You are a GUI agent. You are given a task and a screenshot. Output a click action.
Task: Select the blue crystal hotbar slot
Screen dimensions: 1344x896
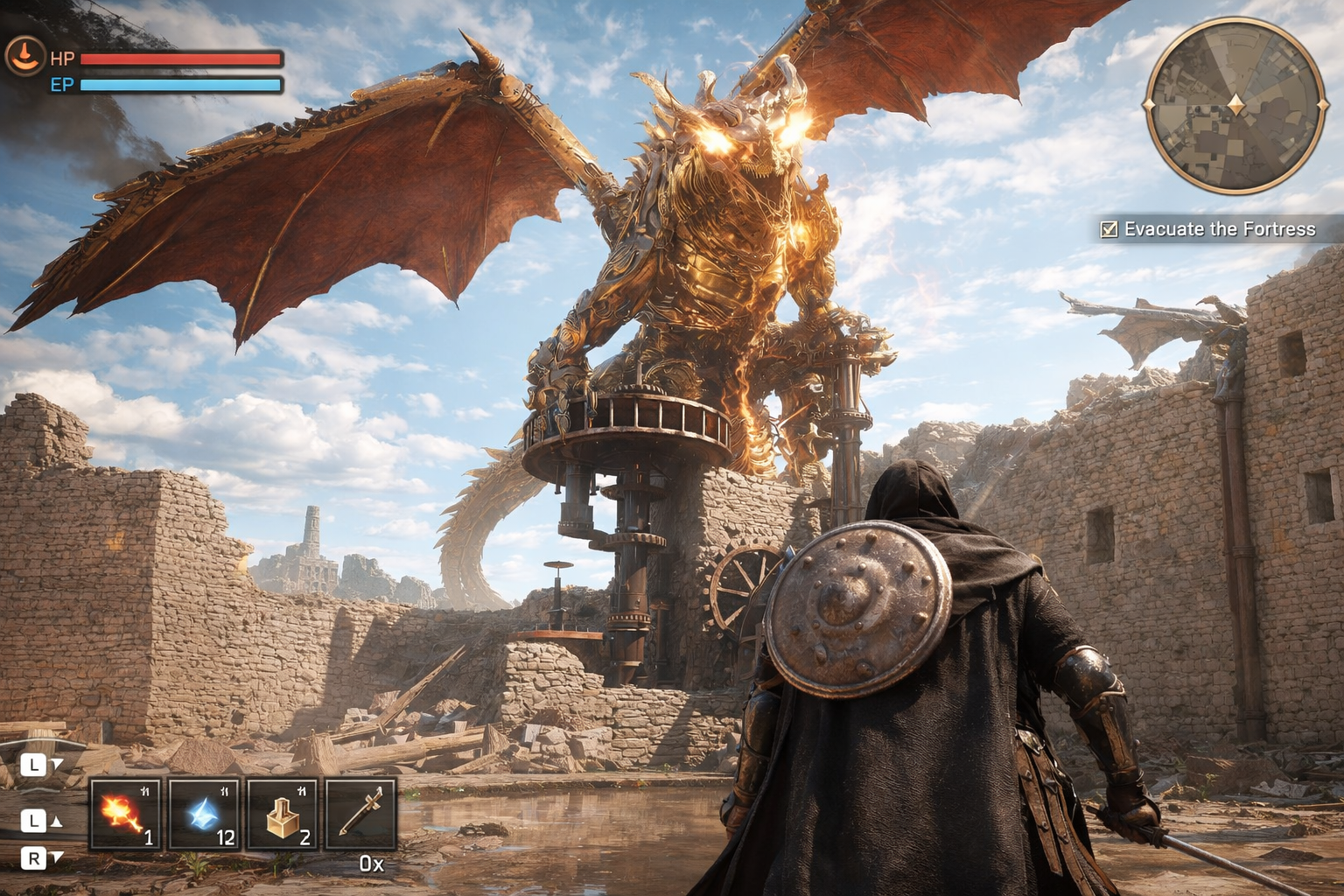[x=204, y=815]
